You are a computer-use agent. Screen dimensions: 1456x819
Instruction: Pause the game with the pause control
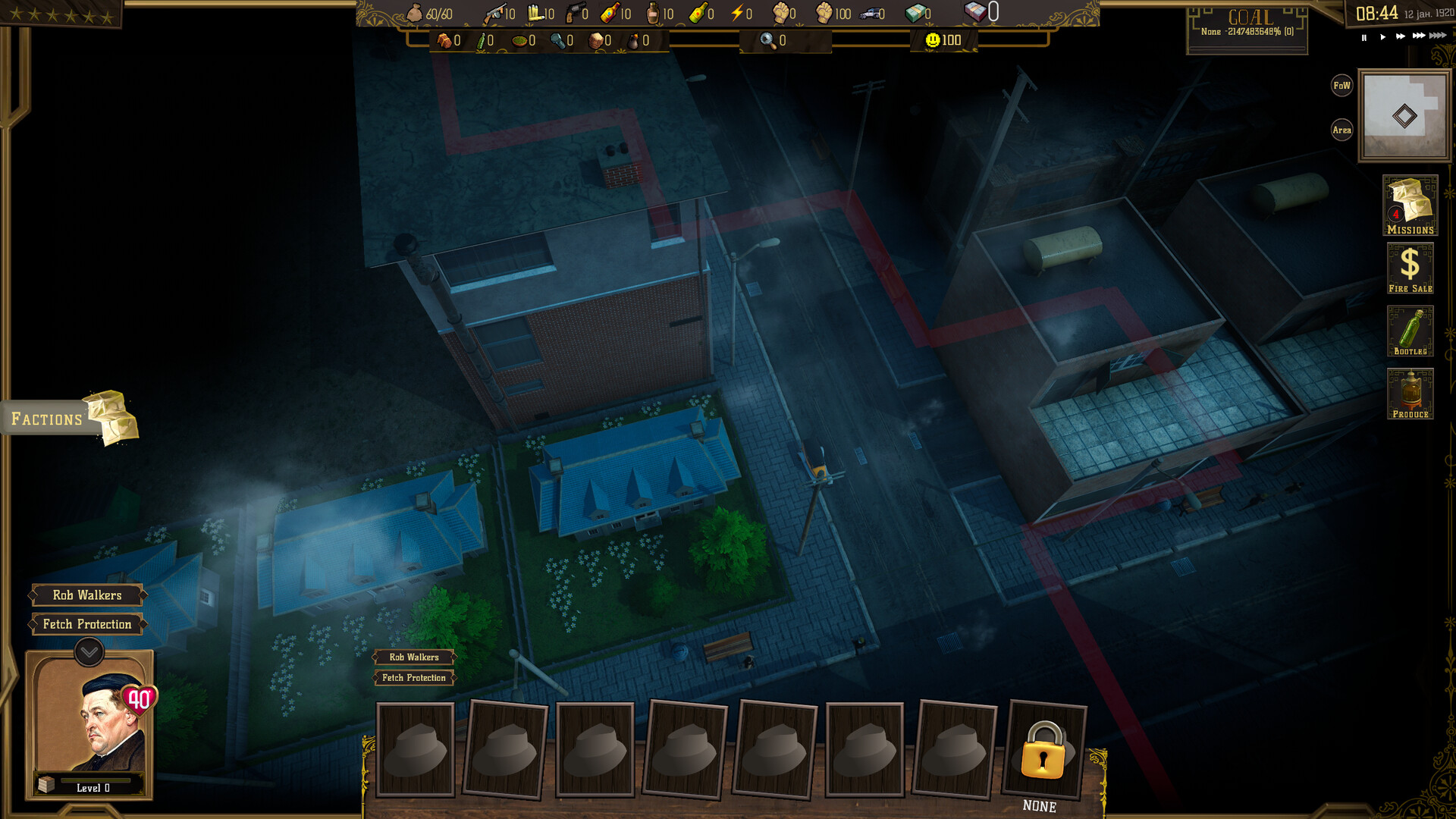point(1363,36)
